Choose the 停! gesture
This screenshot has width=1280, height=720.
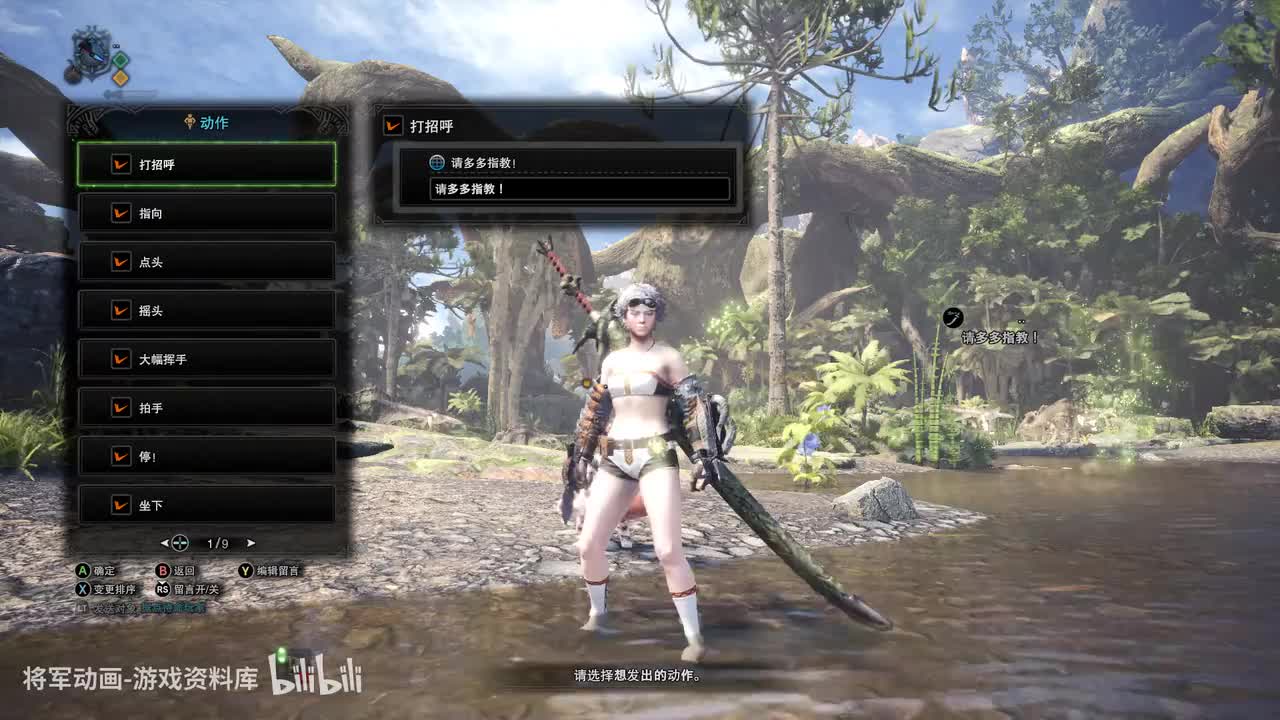207,456
